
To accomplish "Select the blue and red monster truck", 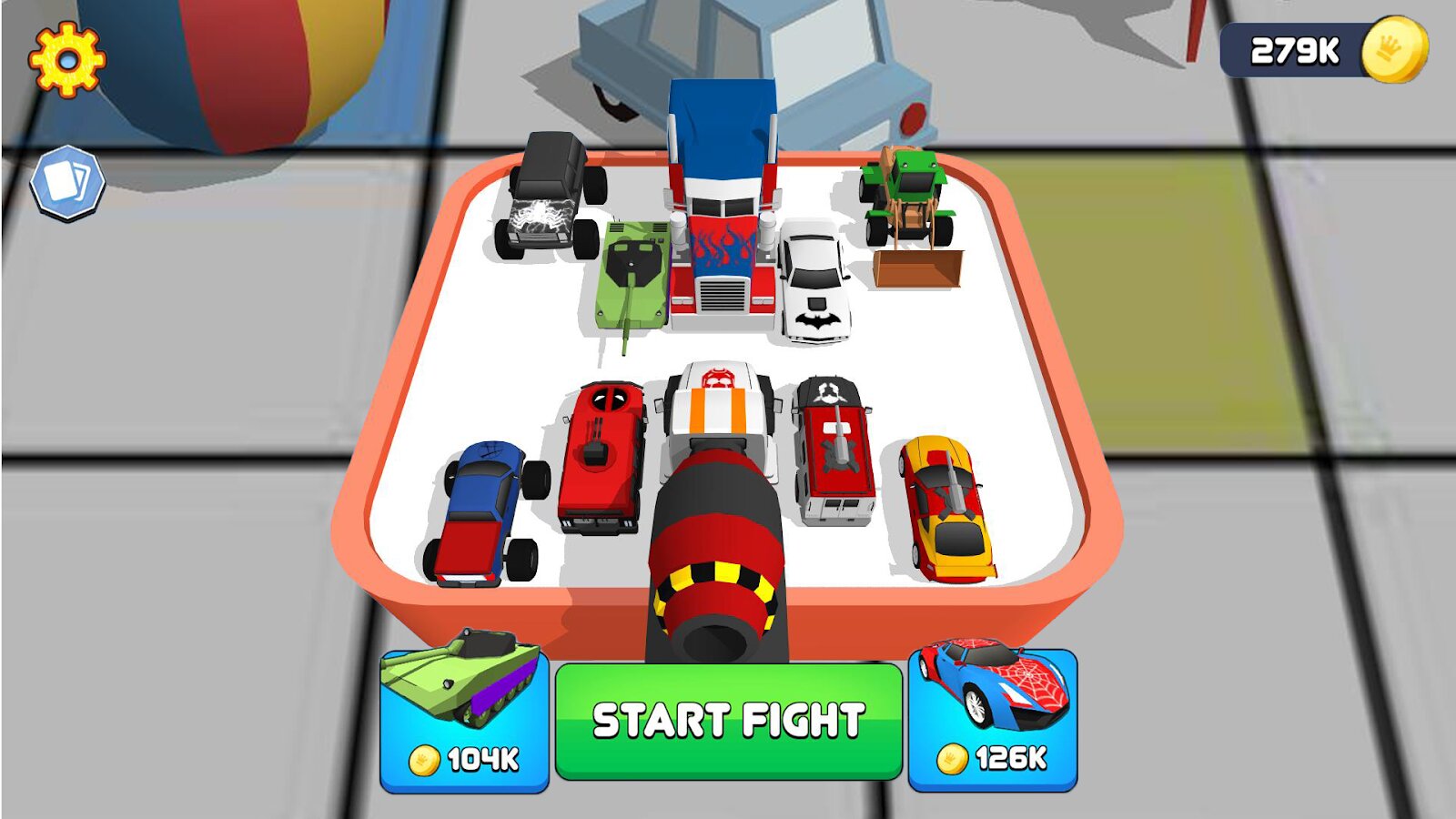I will click(x=487, y=514).
